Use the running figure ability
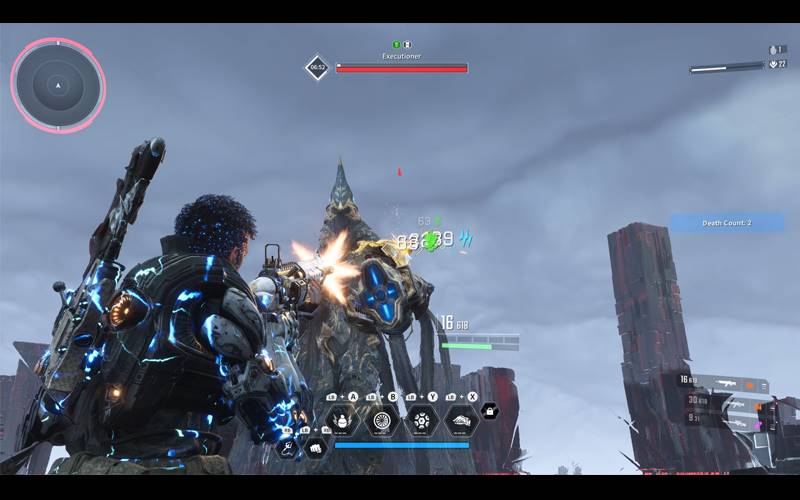Image resolution: width=800 pixels, height=500 pixels. click(x=287, y=447)
